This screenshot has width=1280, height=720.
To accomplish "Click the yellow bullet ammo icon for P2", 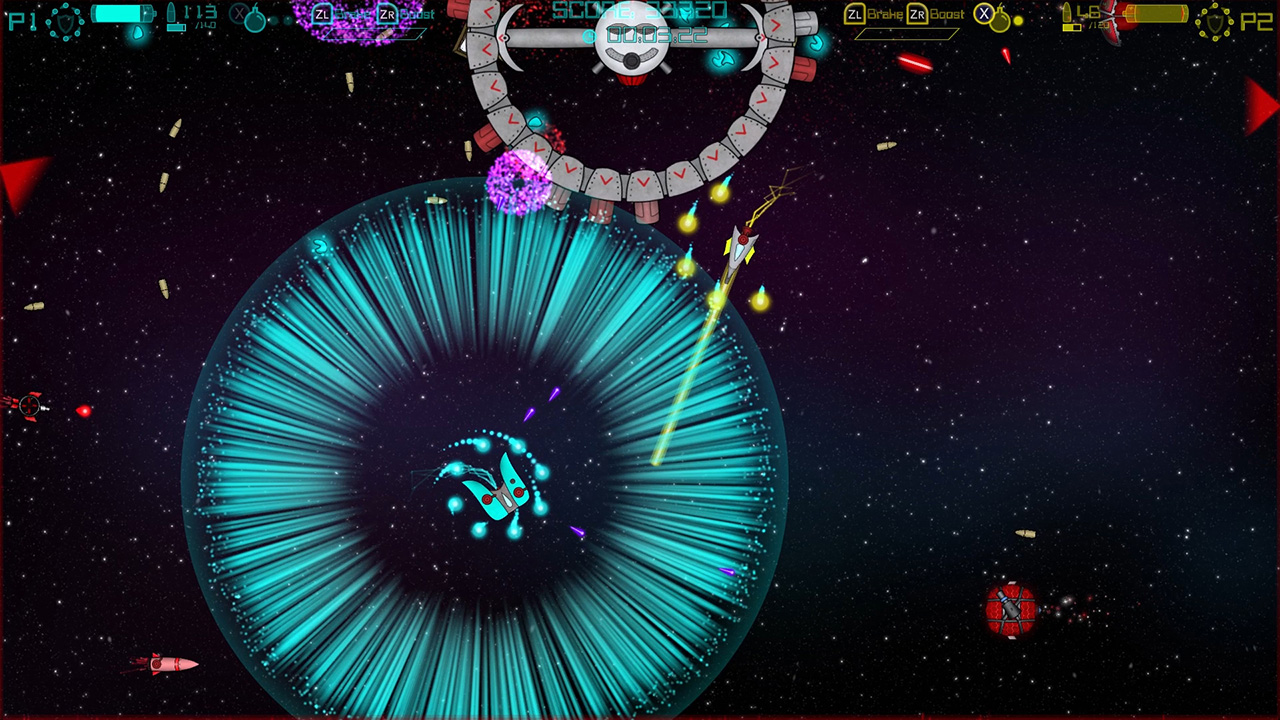I will tap(1066, 12).
